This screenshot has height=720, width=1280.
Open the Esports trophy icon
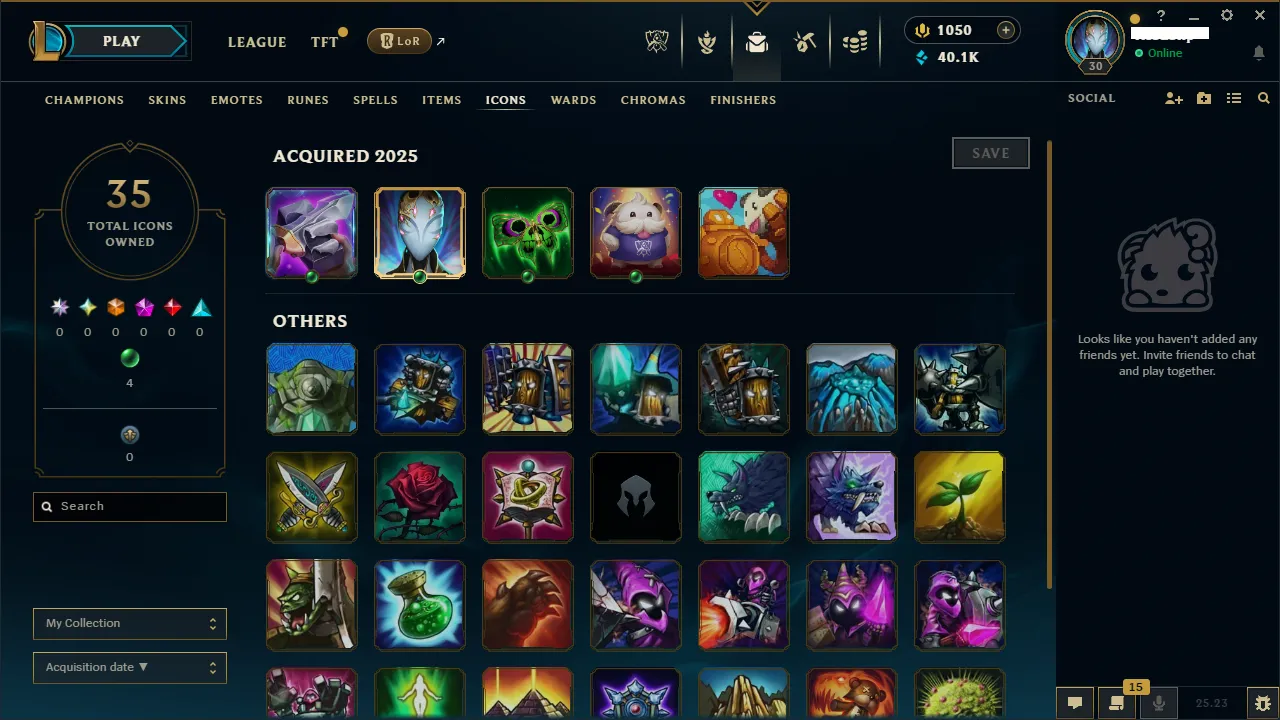pos(657,42)
